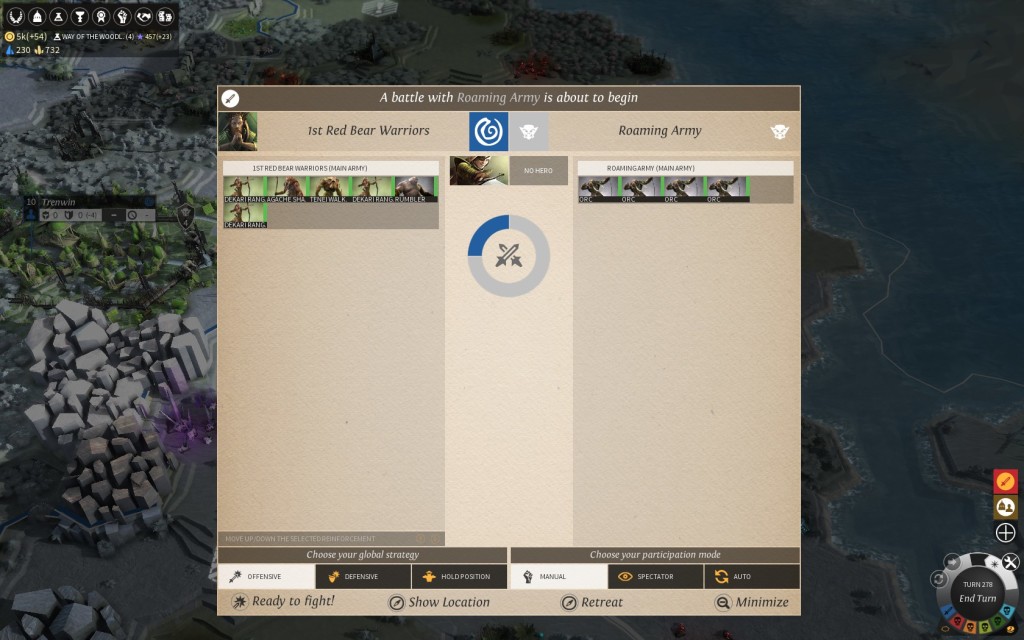Click the orange sword notification icon
Viewport: 1024px width, 640px height.
point(1006,481)
